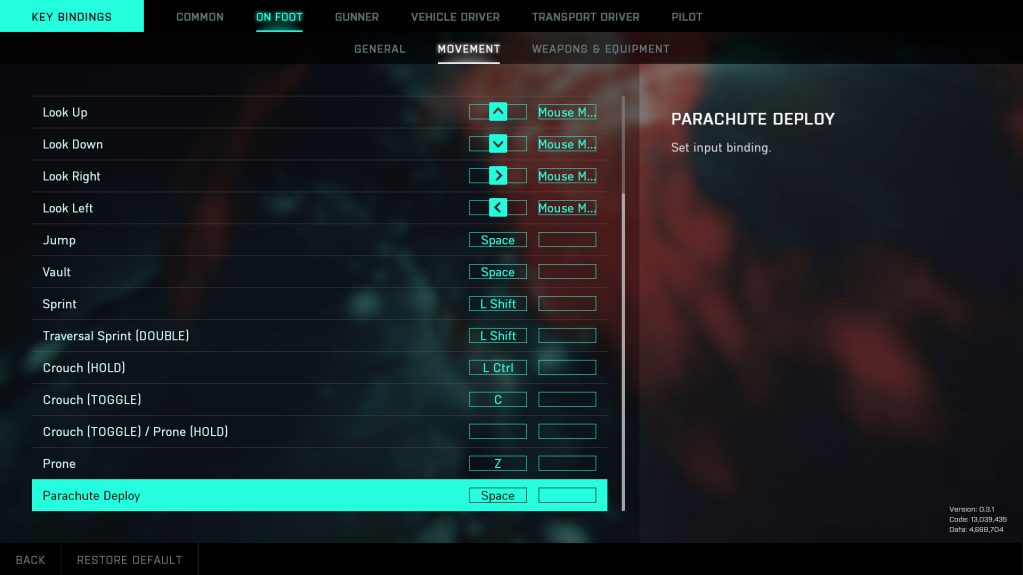The image size is (1023, 575).
Task: Change the Crouch (TOGGLE) C key binding
Action: pos(498,400)
